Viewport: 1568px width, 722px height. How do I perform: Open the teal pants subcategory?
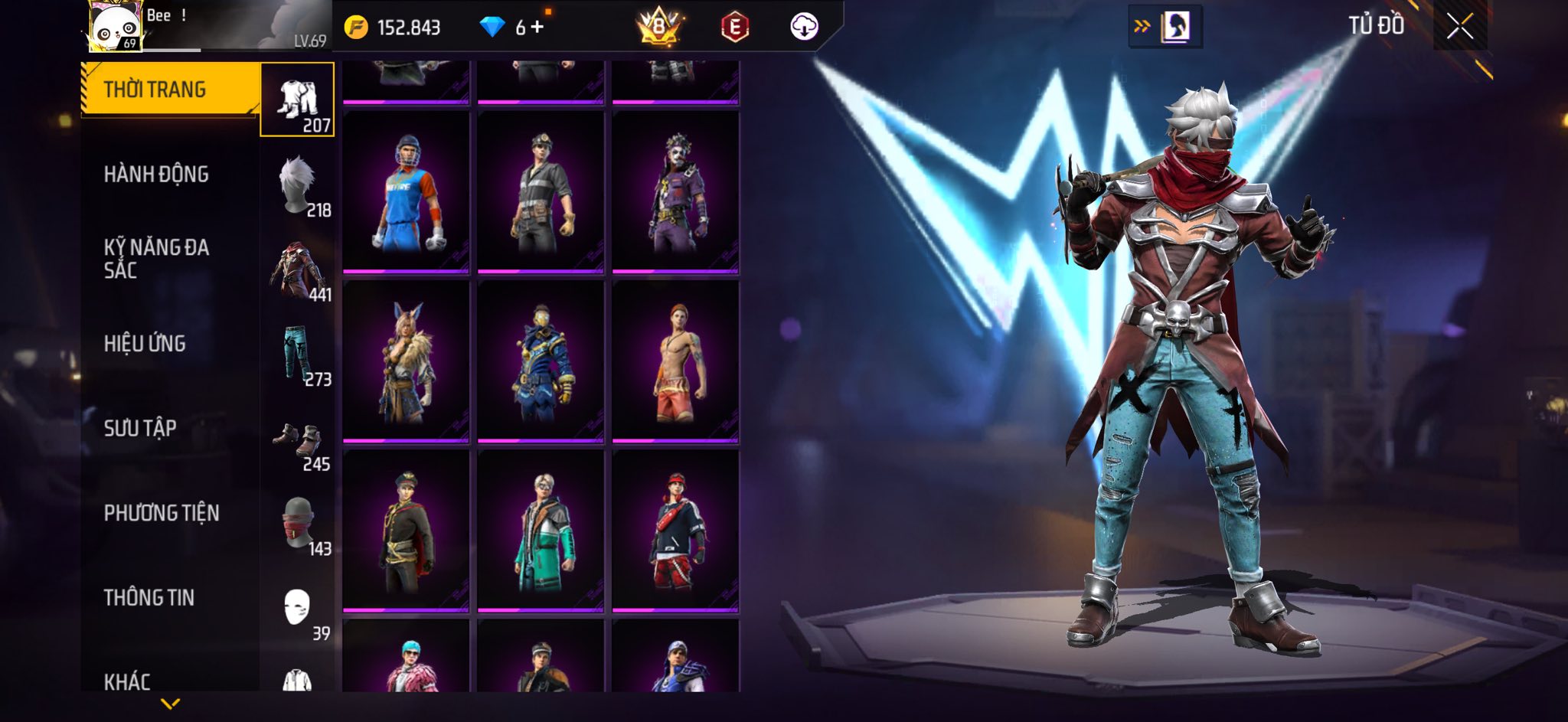coord(298,354)
